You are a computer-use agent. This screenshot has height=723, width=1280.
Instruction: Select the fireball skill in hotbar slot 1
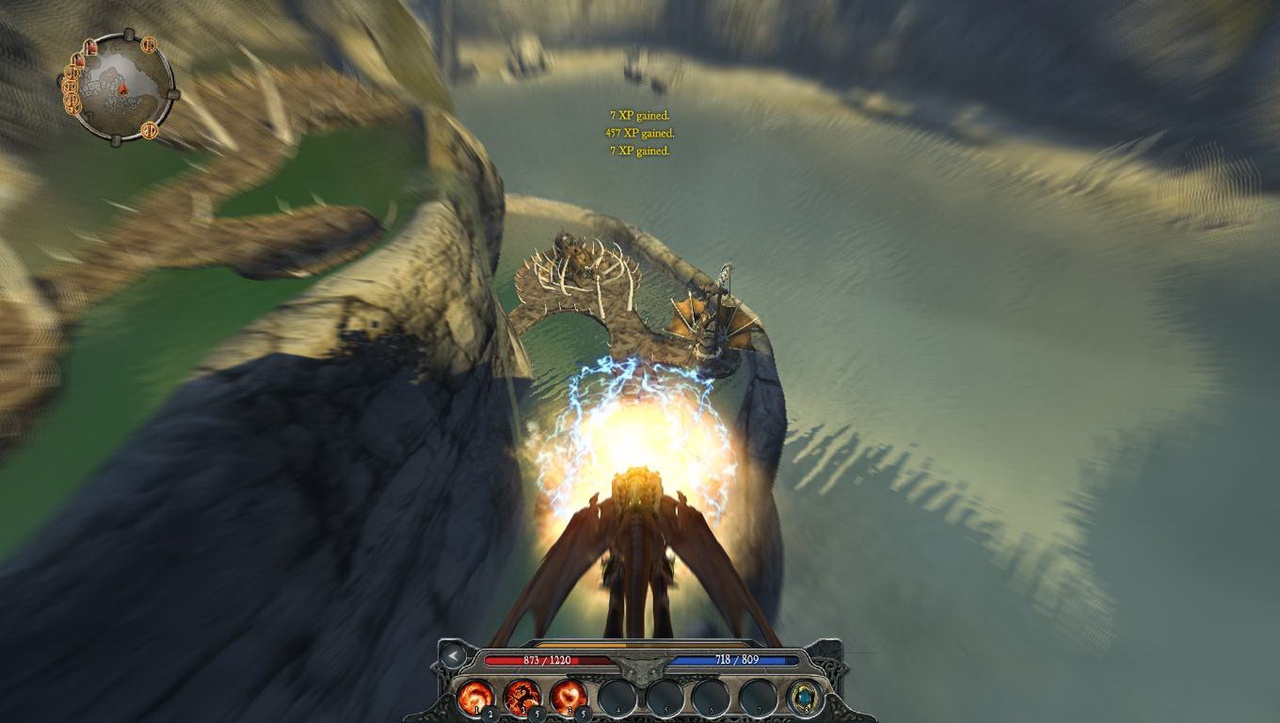476,696
